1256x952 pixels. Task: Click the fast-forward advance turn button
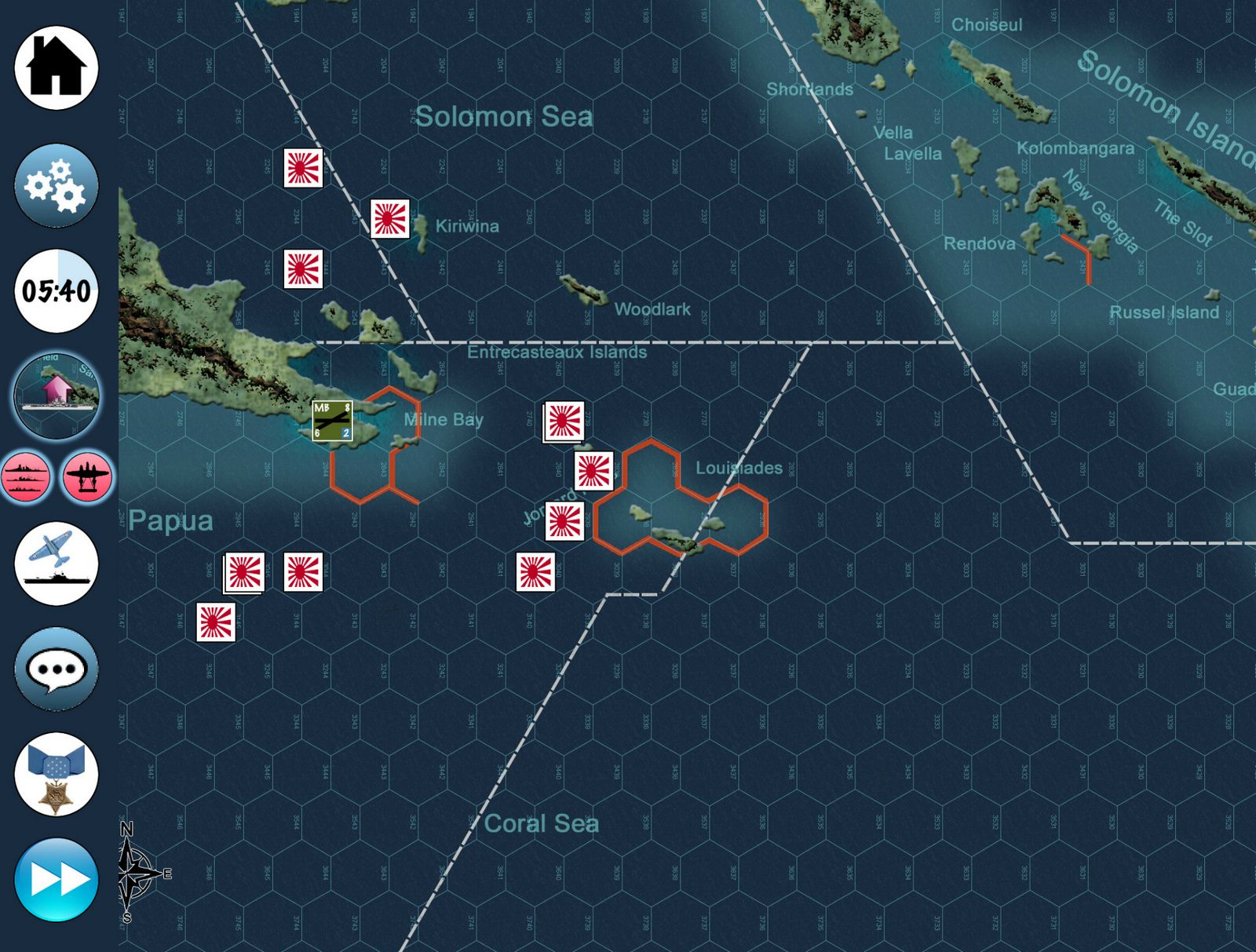point(56,879)
